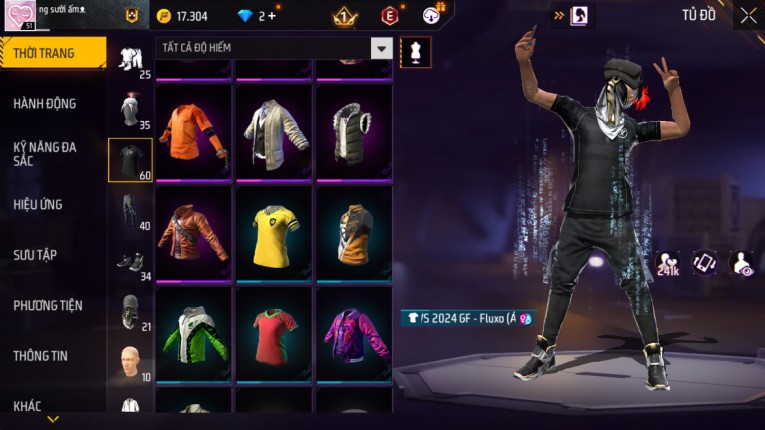Close the wardrobe screen

(748, 15)
